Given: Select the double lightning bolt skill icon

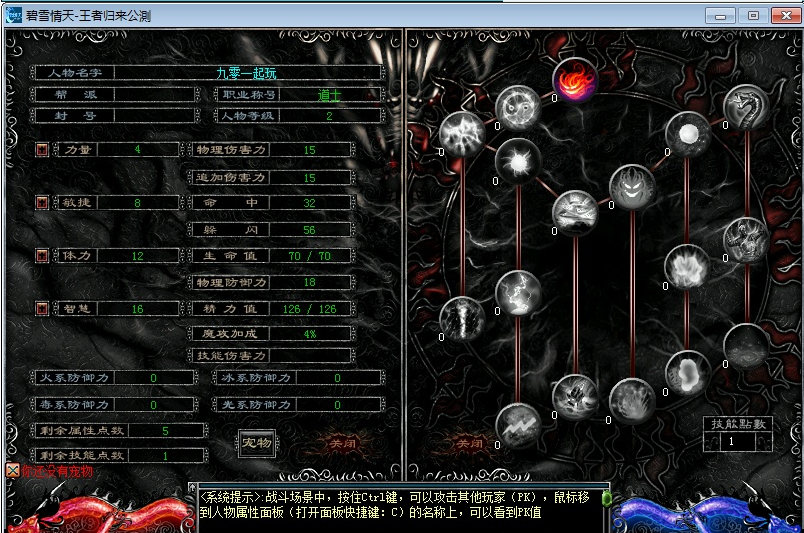Looking at the screenshot, I should click(518, 424).
